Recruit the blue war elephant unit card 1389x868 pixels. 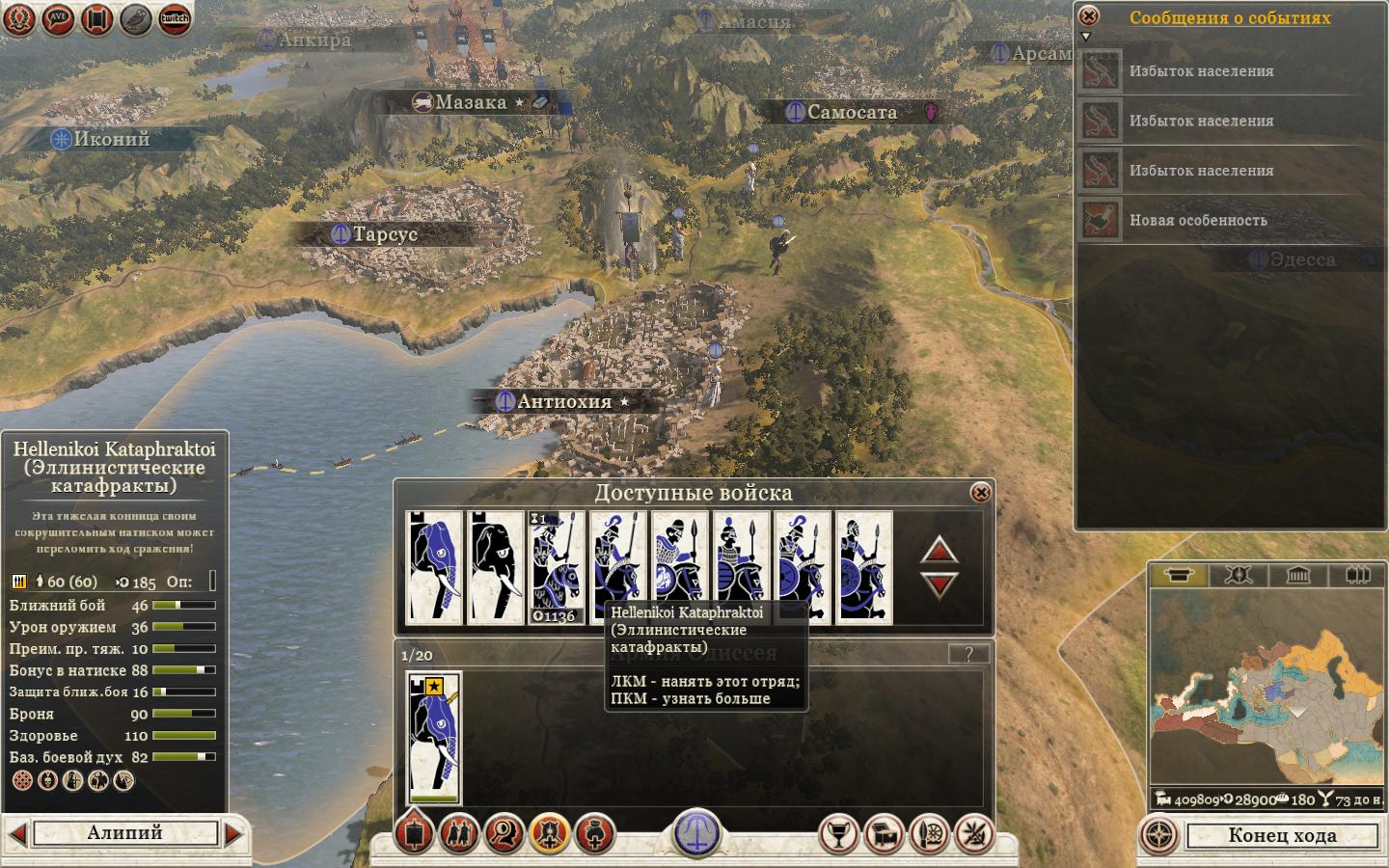tap(434, 567)
